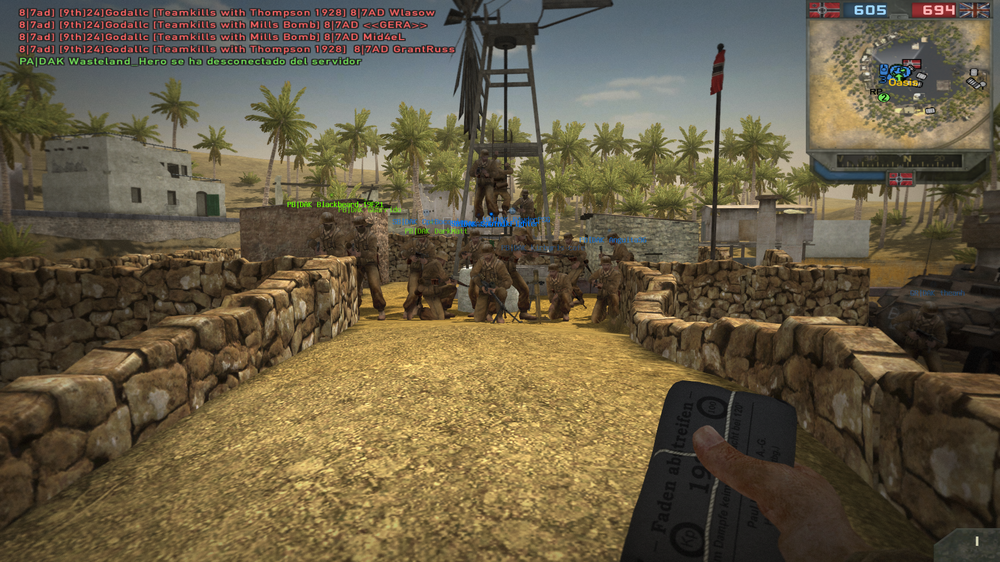This screenshot has width=1000, height=562.
Task: Click the German team flag beside 605 tickets
Action: pos(825,10)
